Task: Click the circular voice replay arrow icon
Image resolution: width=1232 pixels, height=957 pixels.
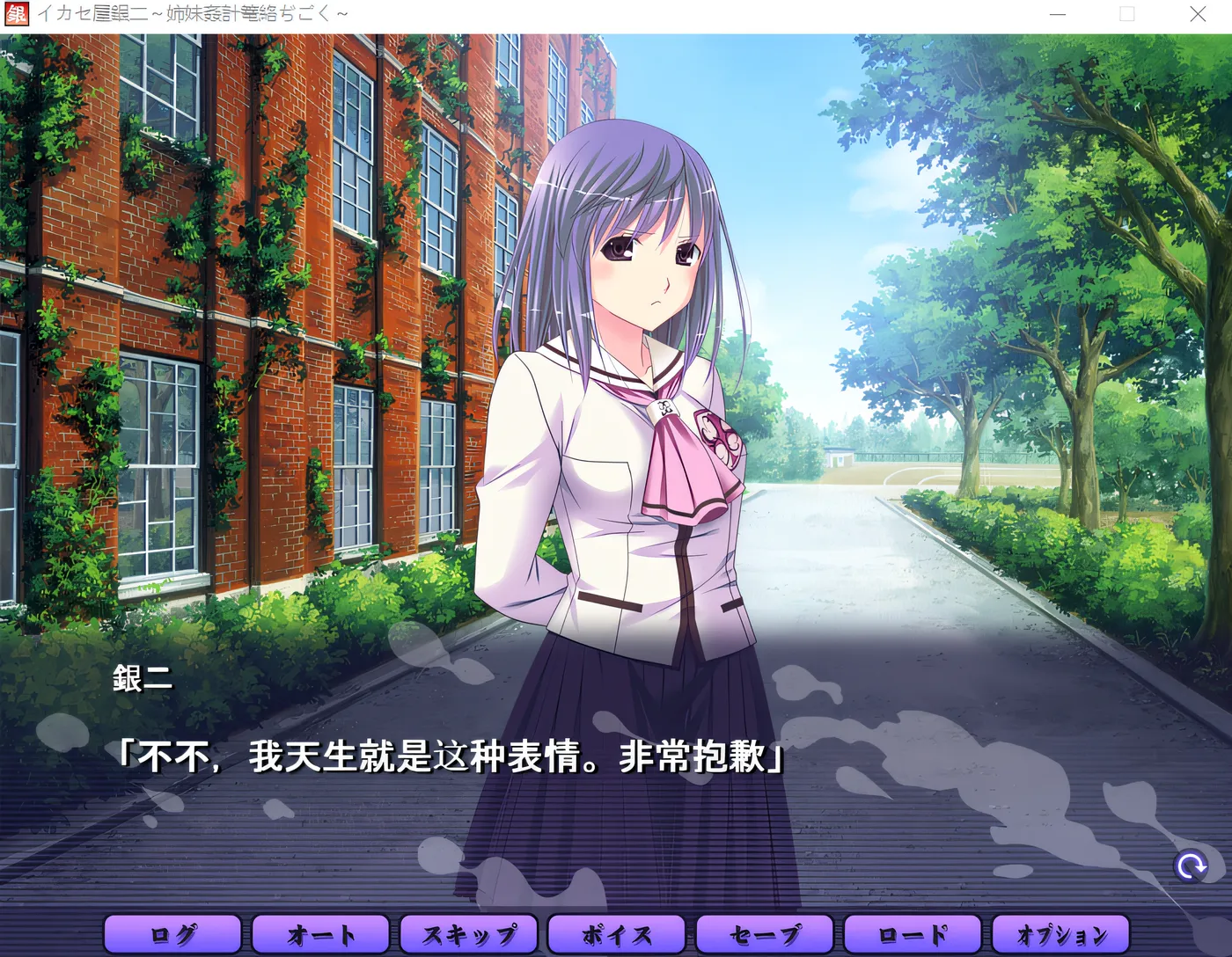Action: [1192, 866]
